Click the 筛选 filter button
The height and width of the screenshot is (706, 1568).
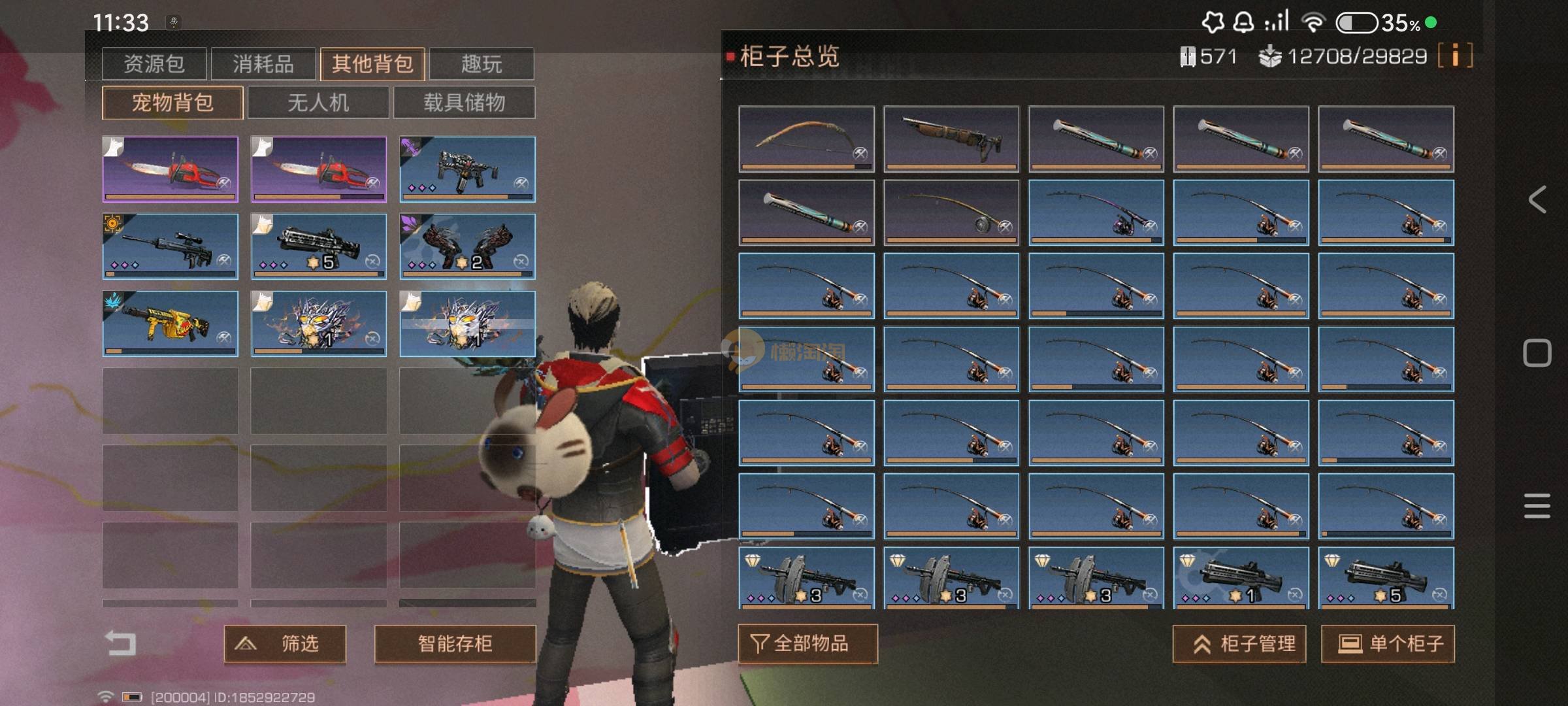click(285, 644)
